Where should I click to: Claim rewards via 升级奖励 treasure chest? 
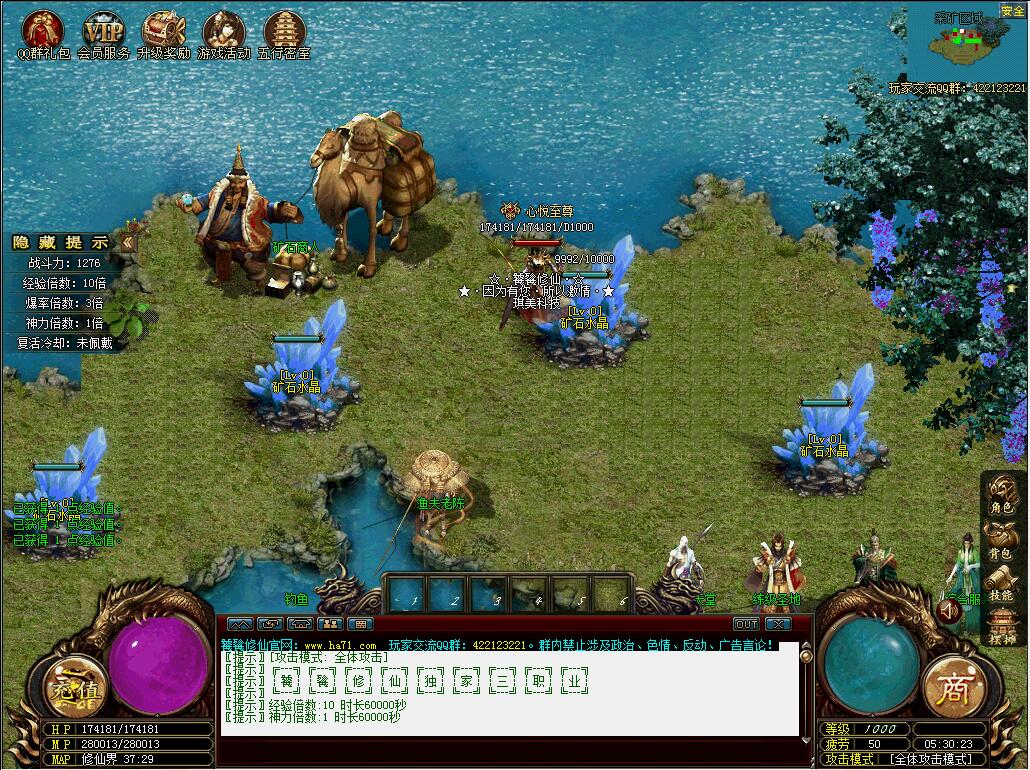point(163,31)
